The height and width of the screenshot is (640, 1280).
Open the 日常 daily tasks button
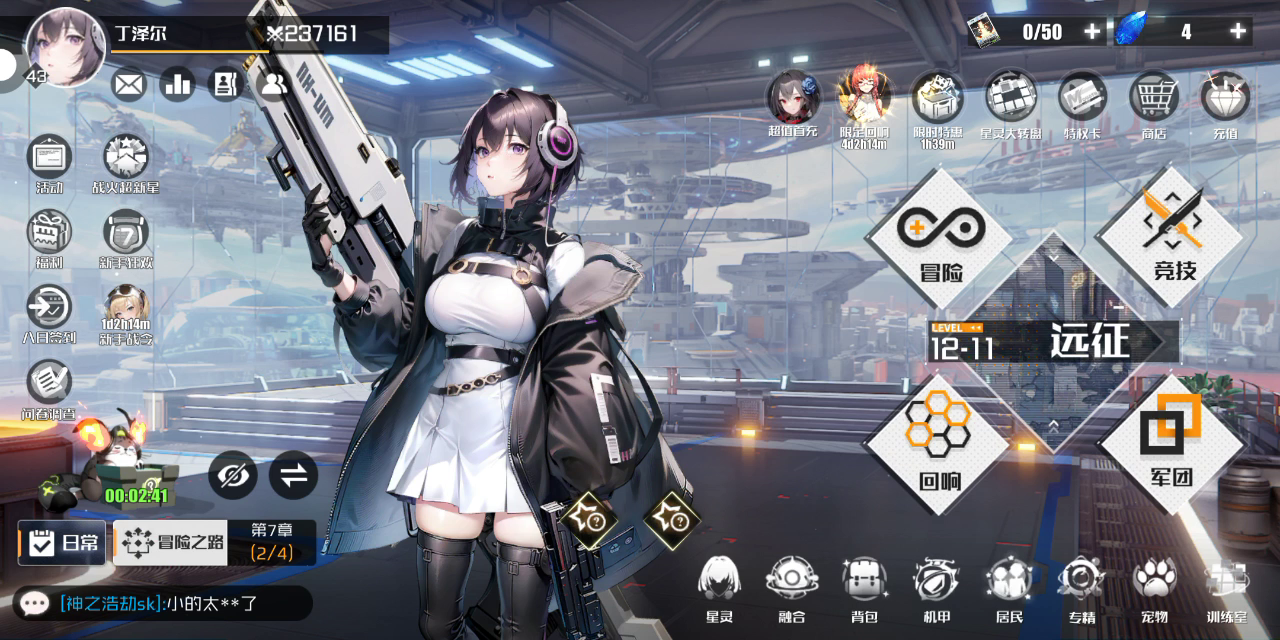pos(62,543)
